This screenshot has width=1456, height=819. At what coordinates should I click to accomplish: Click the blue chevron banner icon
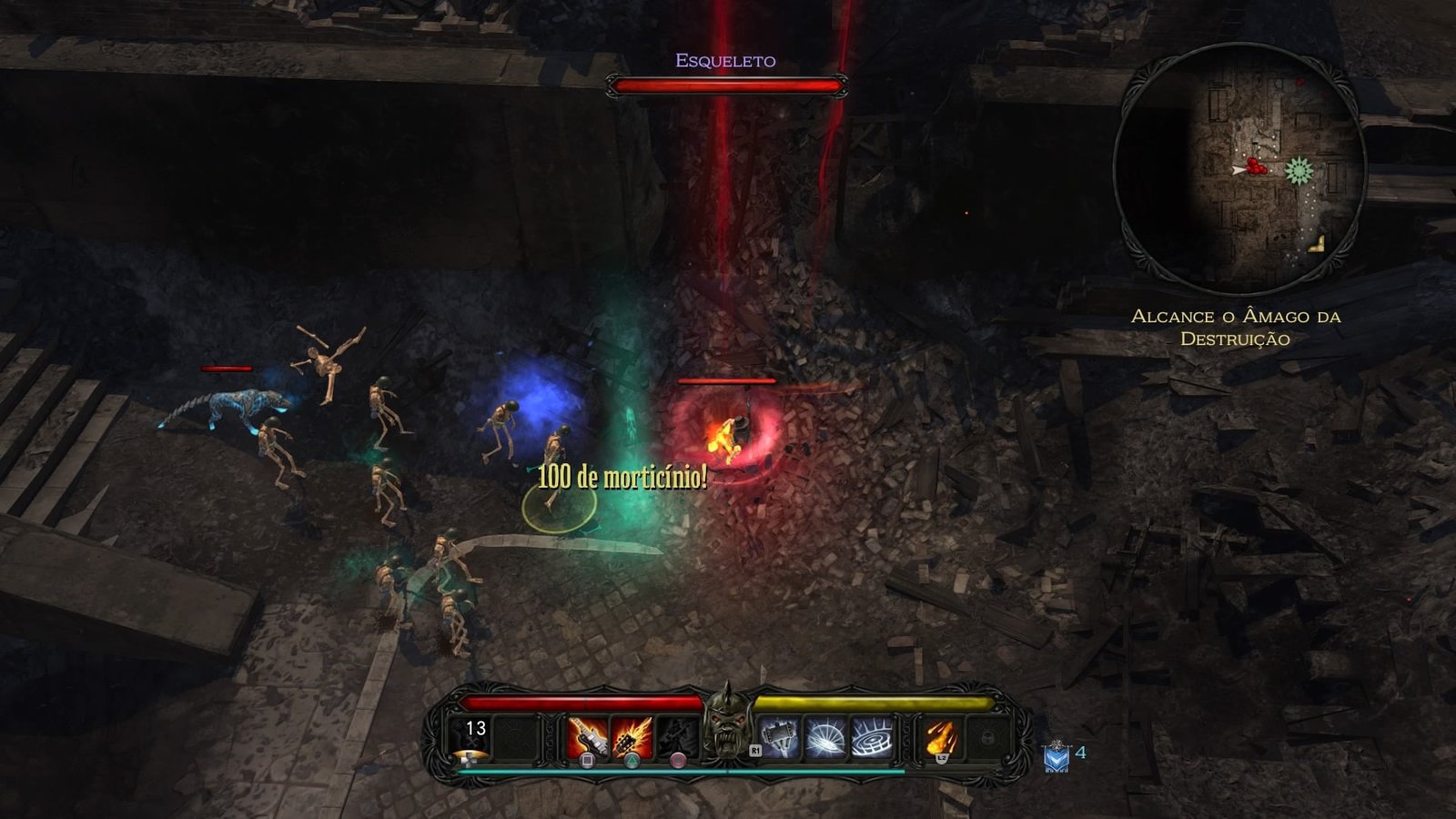(x=1056, y=755)
